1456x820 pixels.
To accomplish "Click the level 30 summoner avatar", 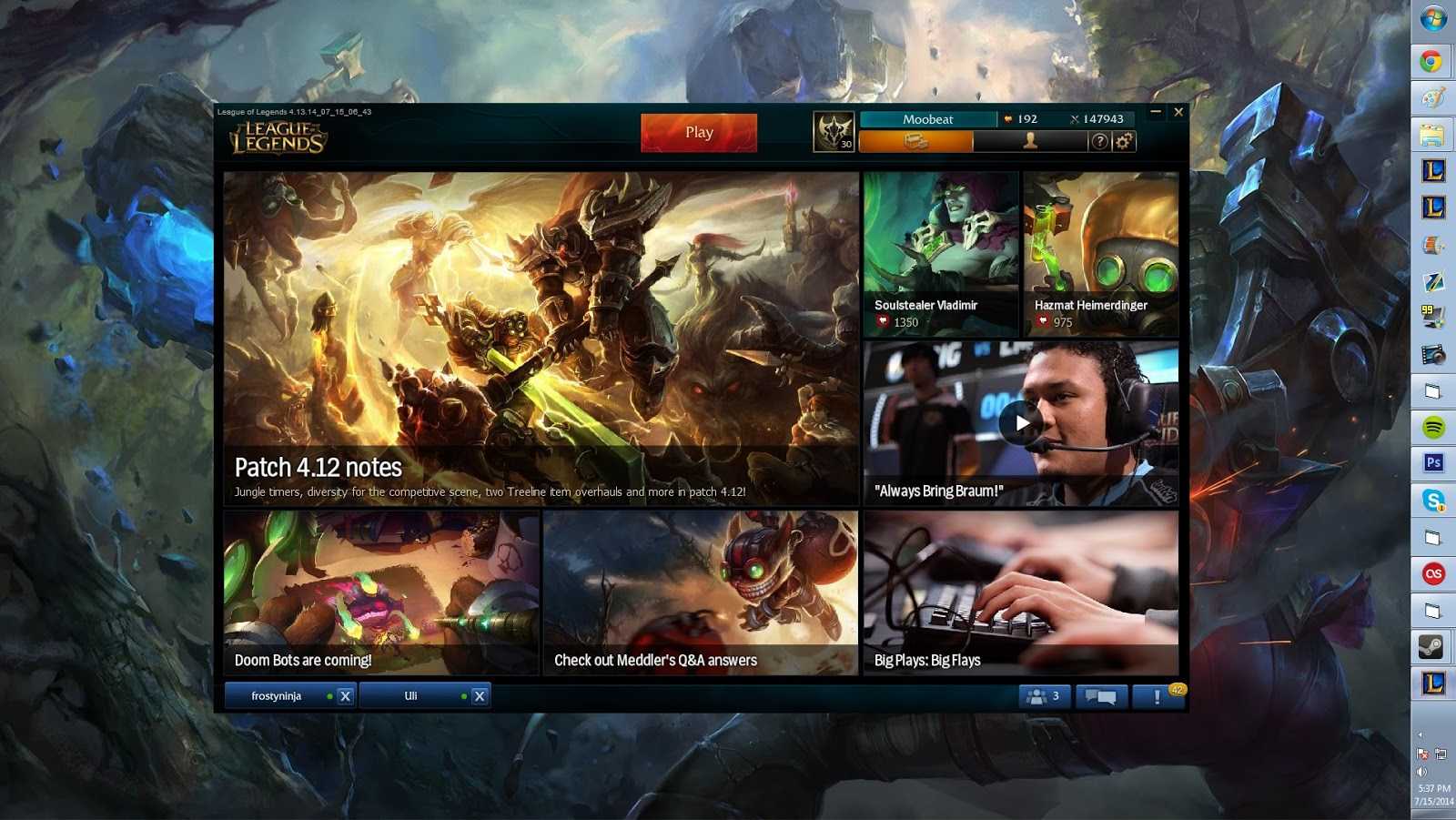I will tap(834, 132).
